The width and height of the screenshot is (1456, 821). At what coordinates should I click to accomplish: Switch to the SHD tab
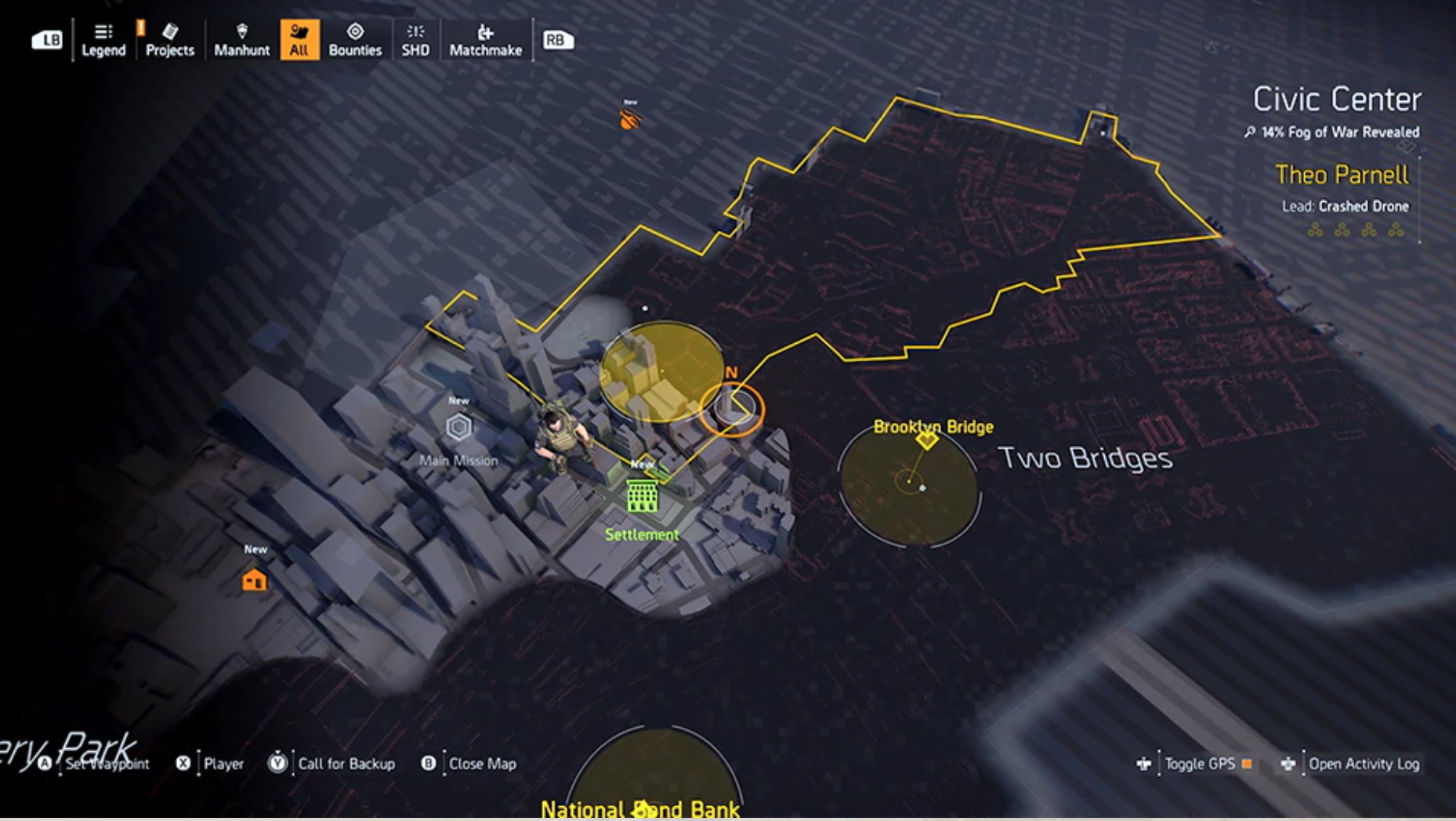point(415,40)
